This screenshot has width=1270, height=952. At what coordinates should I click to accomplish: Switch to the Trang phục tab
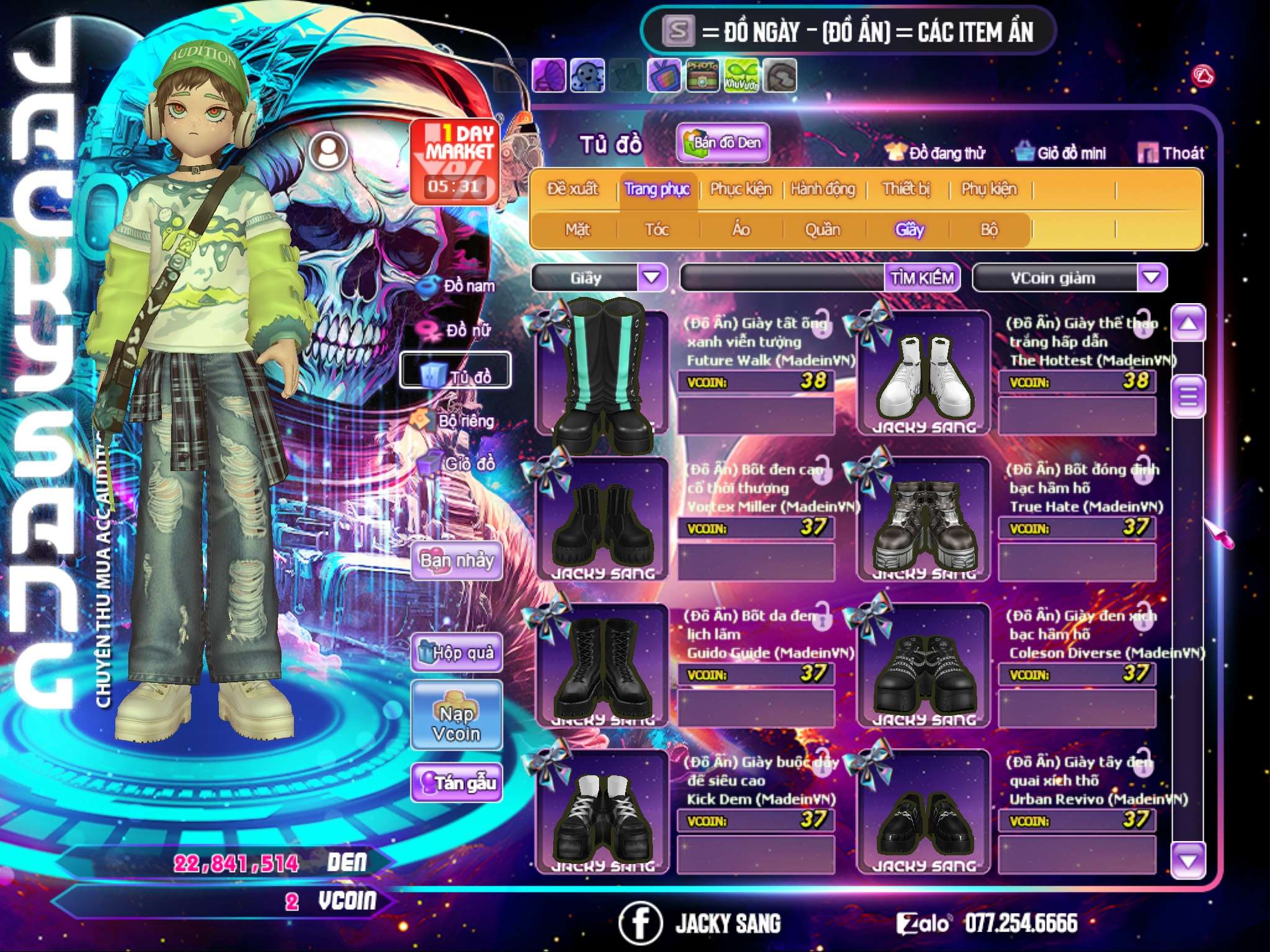tap(657, 189)
